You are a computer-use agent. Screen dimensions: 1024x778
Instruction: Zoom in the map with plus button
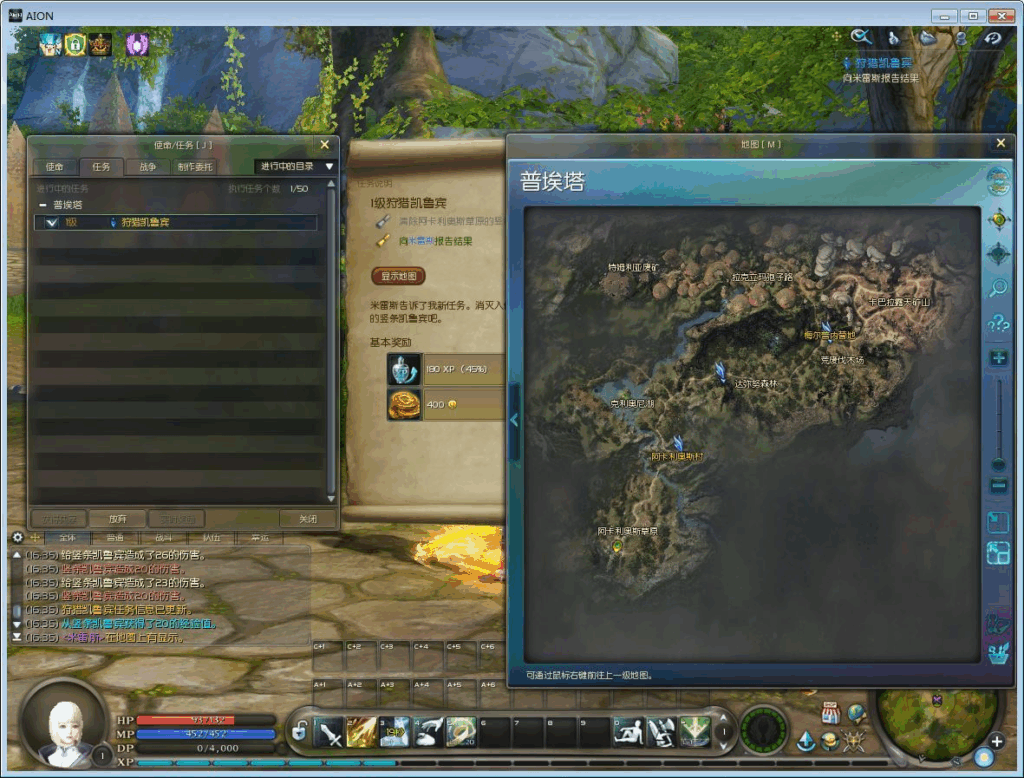pyautogui.click(x=998, y=358)
